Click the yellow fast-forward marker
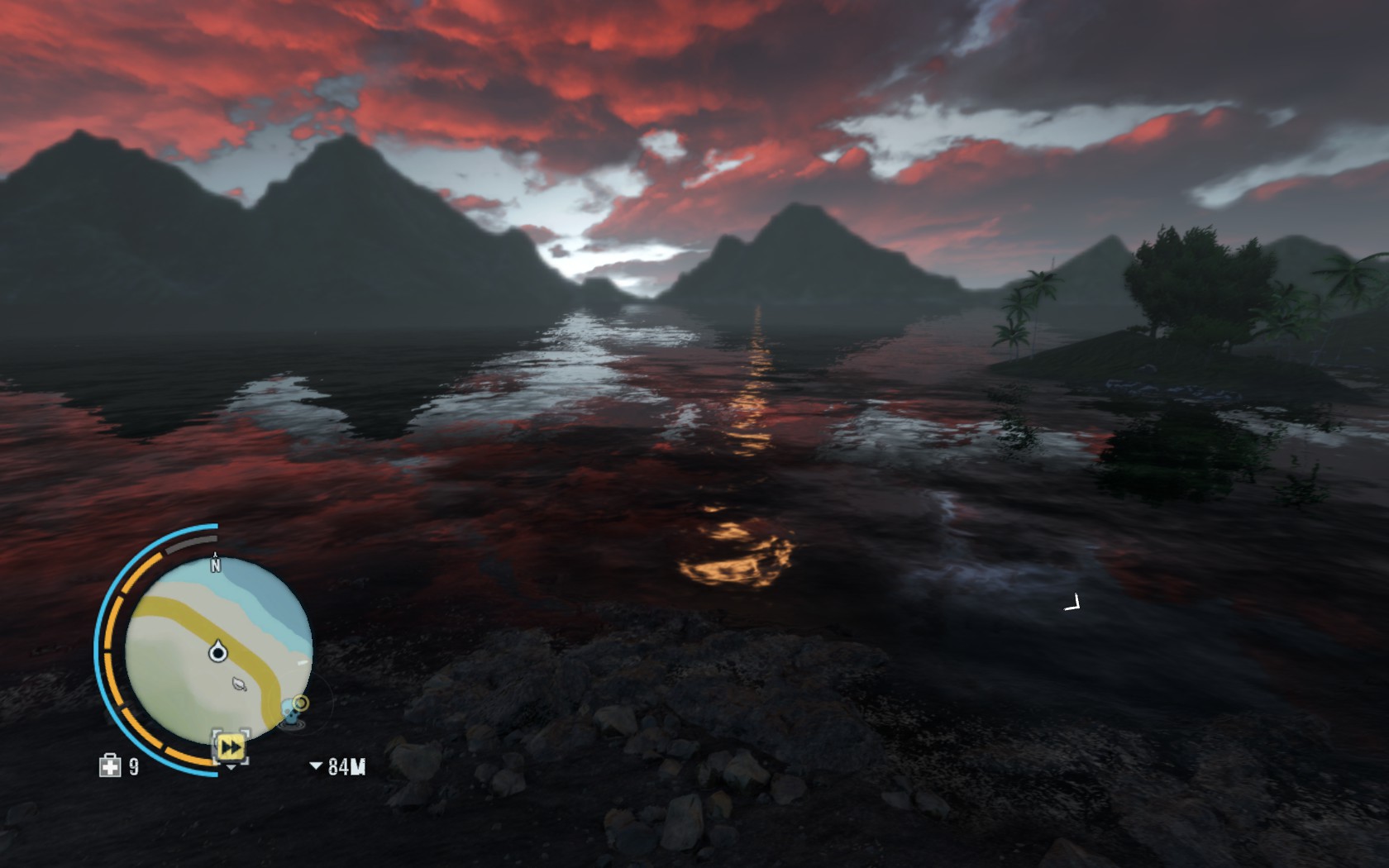Image resolution: width=1389 pixels, height=868 pixels. click(x=231, y=747)
